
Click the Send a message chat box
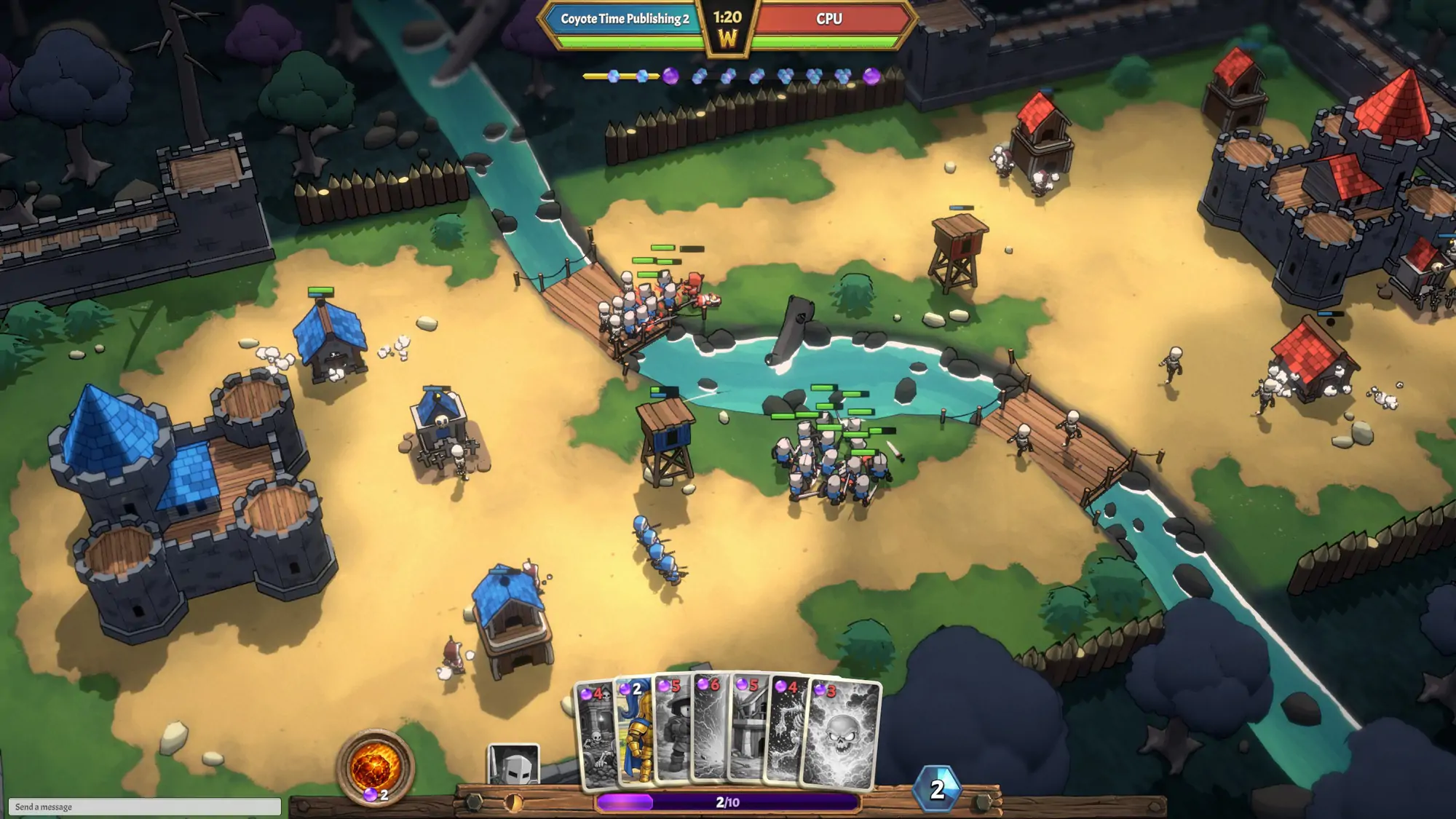click(x=144, y=807)
